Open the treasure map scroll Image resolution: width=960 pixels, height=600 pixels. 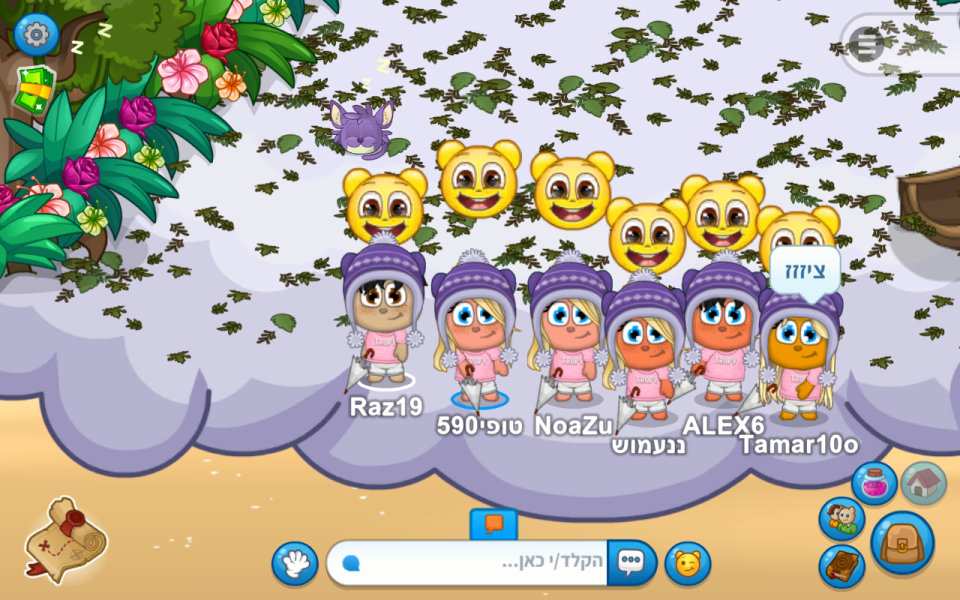[x=64, y=540]
